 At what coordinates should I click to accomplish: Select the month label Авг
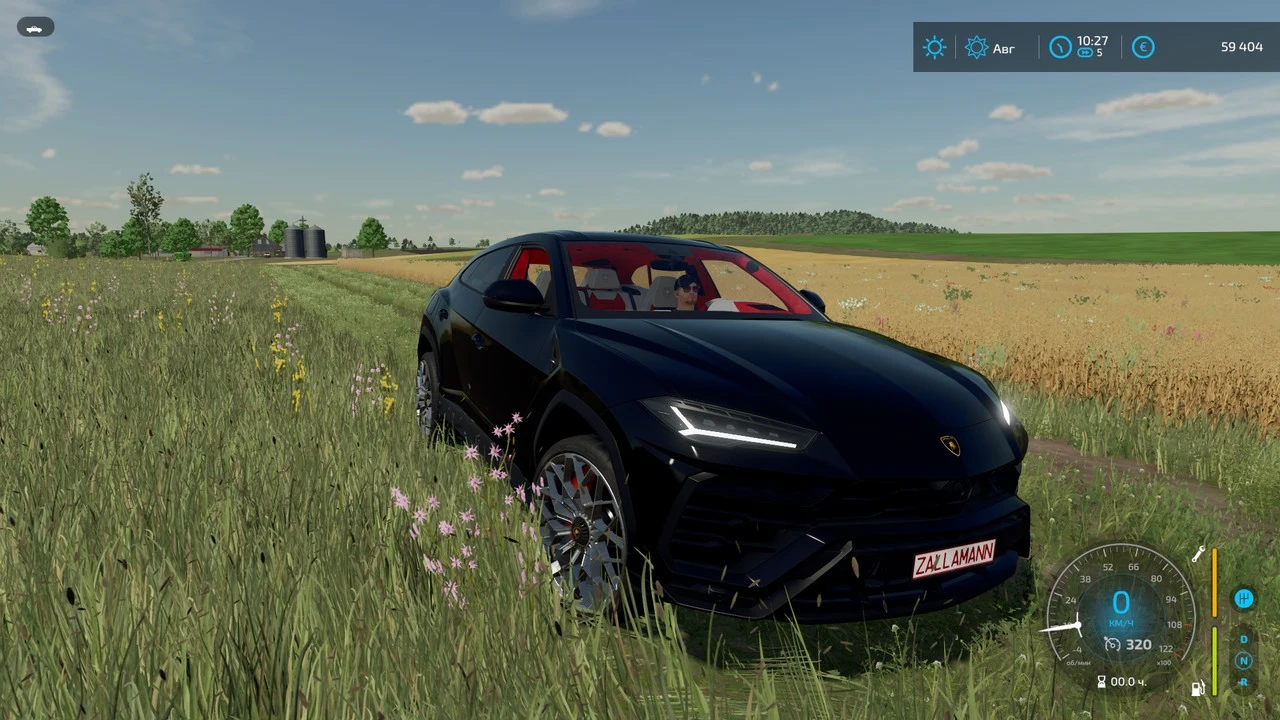[x=1004, y=48]
